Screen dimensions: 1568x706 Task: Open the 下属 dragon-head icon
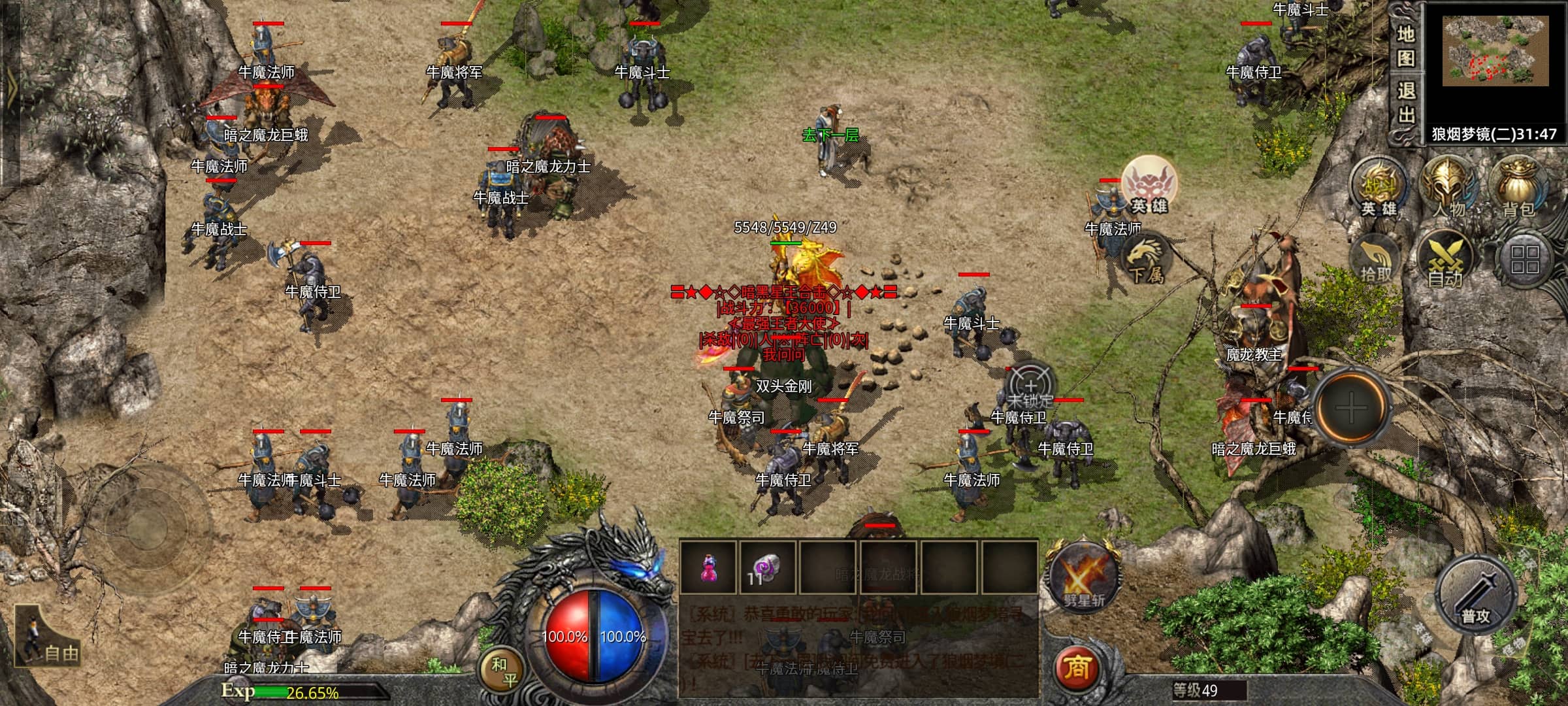point(1146,258)
